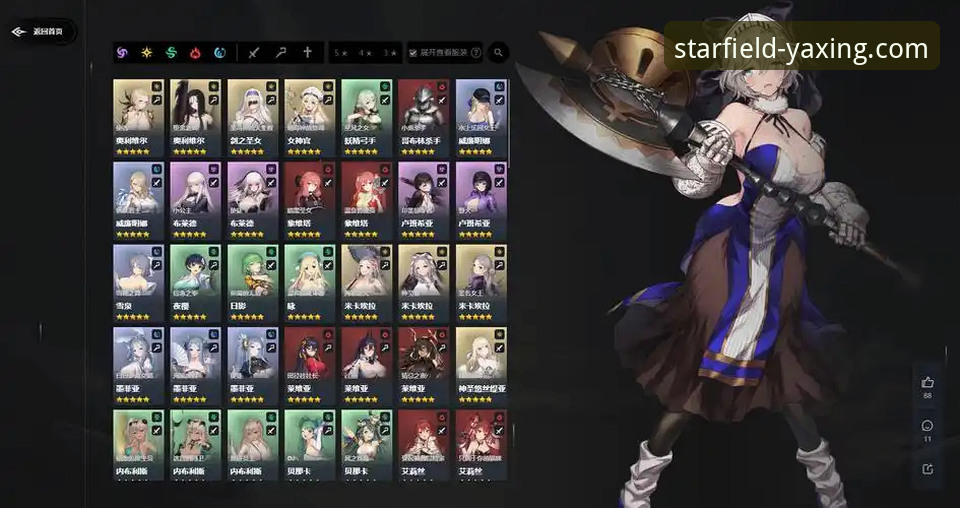The height and width of the screenshot is (508, 960).
Task: Filter by the green wind element
Action: click(x=171, y=52)
